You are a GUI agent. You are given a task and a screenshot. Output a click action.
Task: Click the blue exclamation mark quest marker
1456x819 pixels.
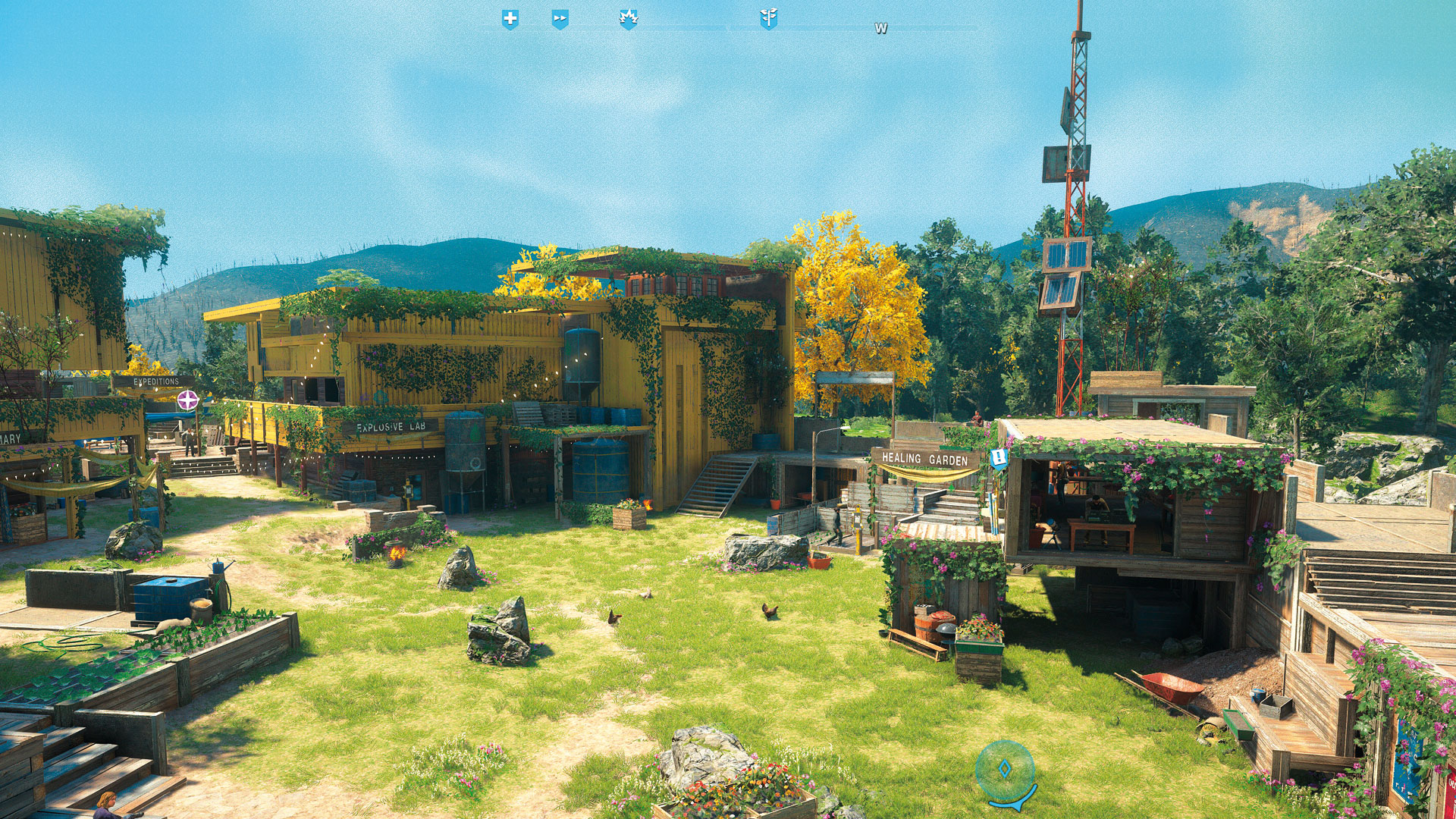999,458
